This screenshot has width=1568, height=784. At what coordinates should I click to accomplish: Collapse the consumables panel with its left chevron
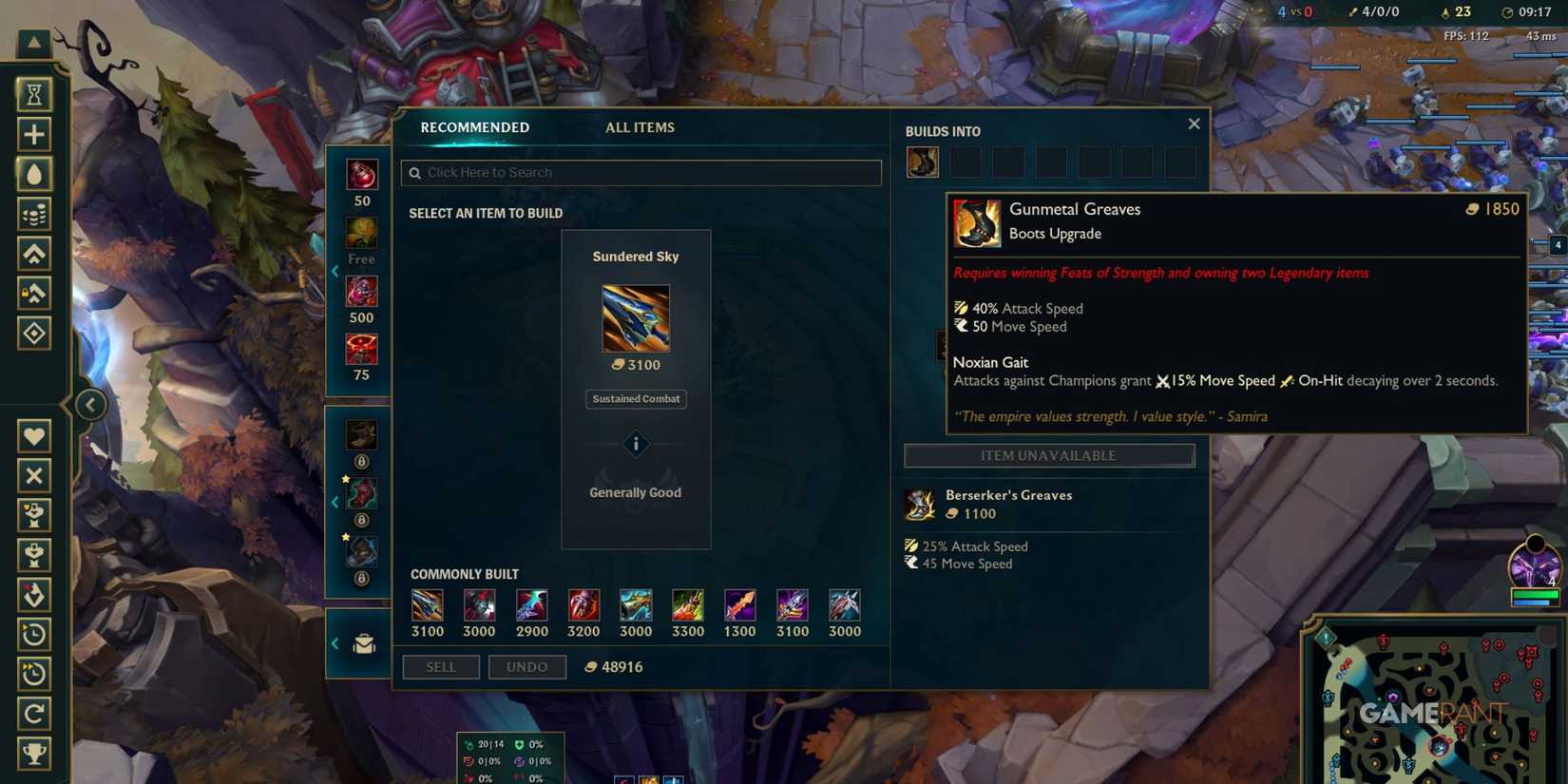[335, 271]
